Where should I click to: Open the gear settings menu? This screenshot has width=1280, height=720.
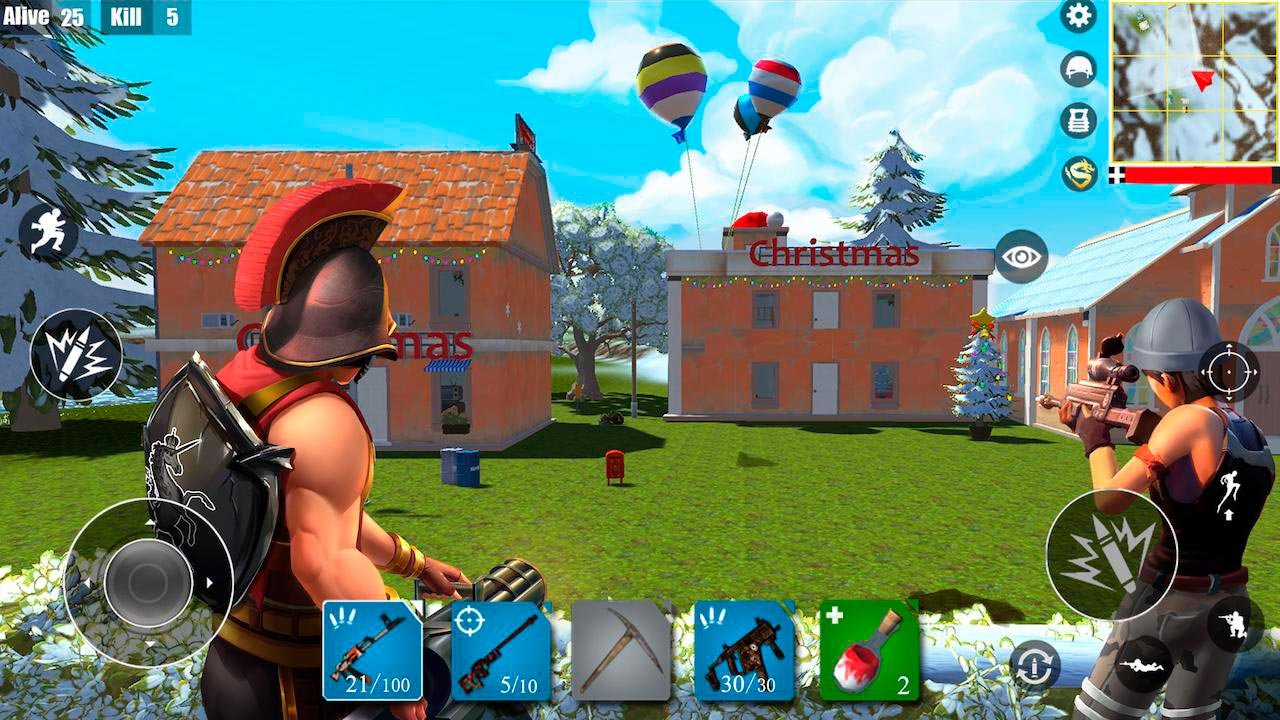click(1078, 16)
